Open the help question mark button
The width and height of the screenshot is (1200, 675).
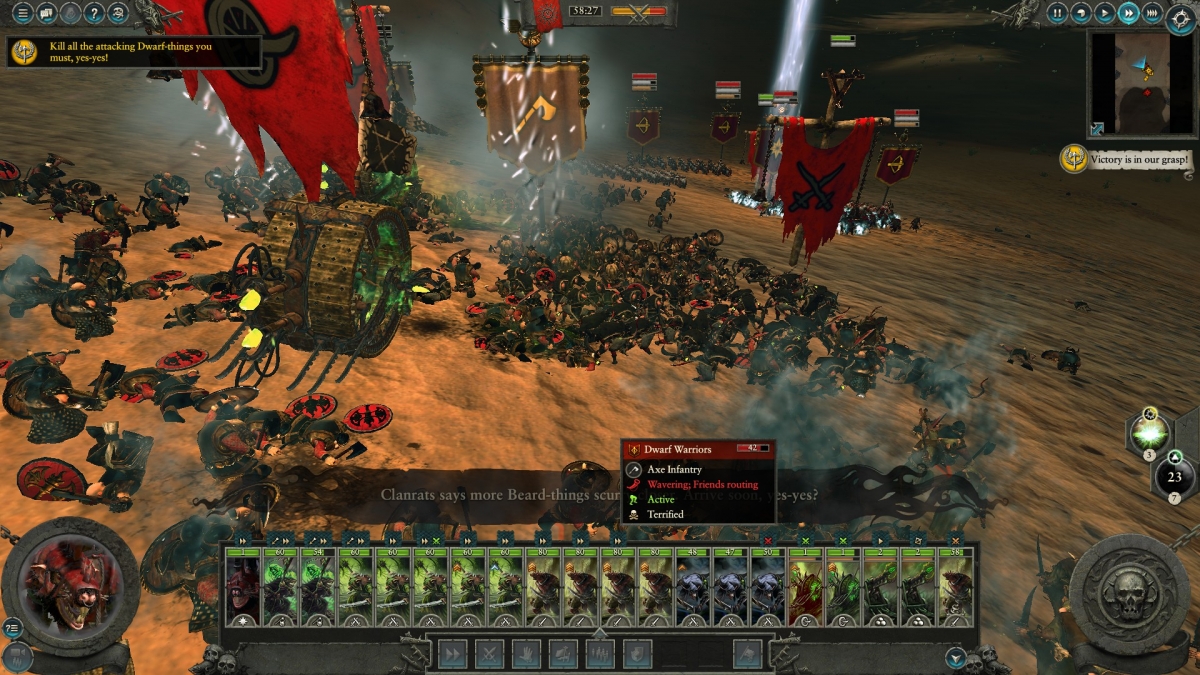[94, 13]
